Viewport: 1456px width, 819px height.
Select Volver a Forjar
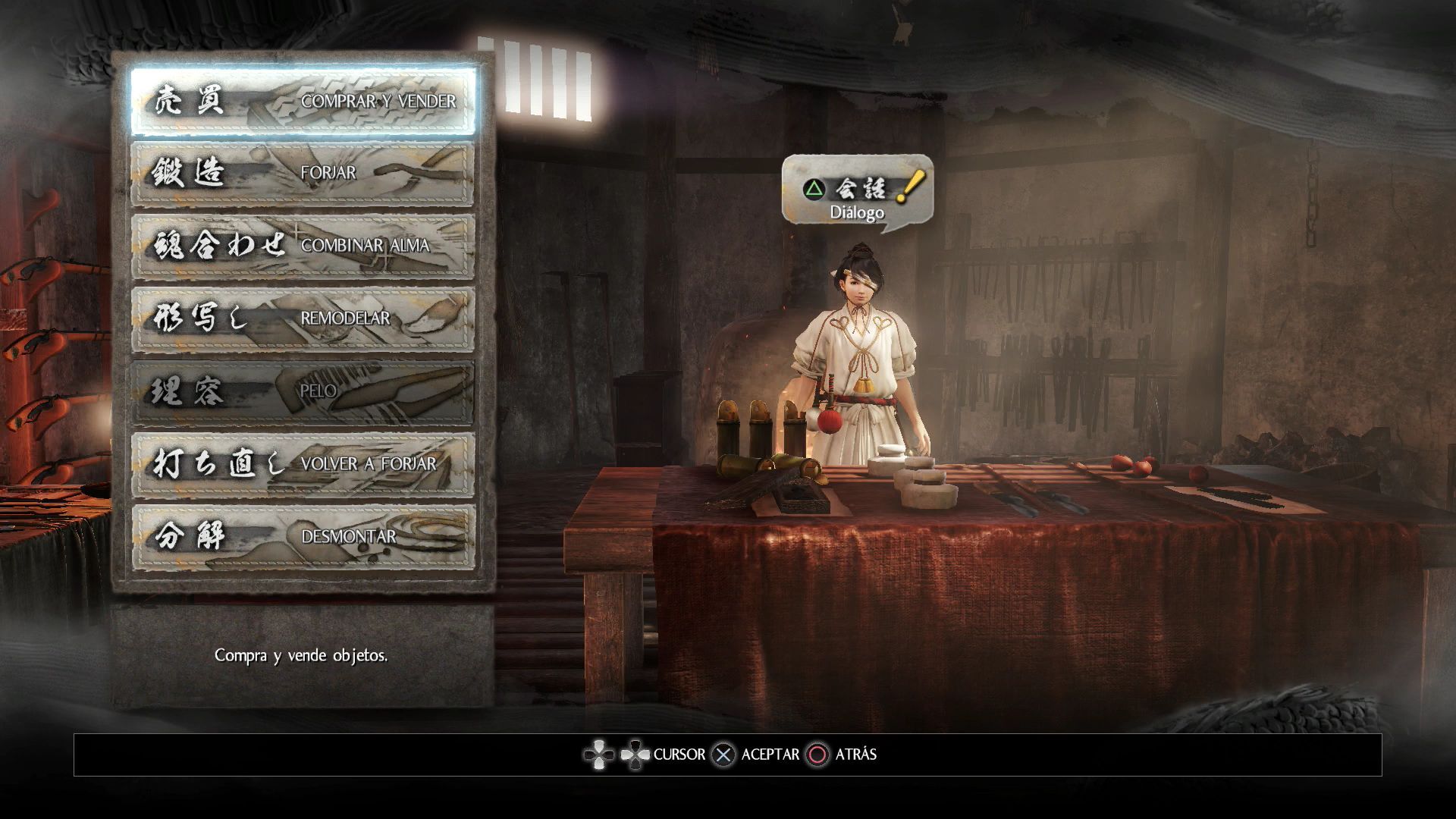303,464
